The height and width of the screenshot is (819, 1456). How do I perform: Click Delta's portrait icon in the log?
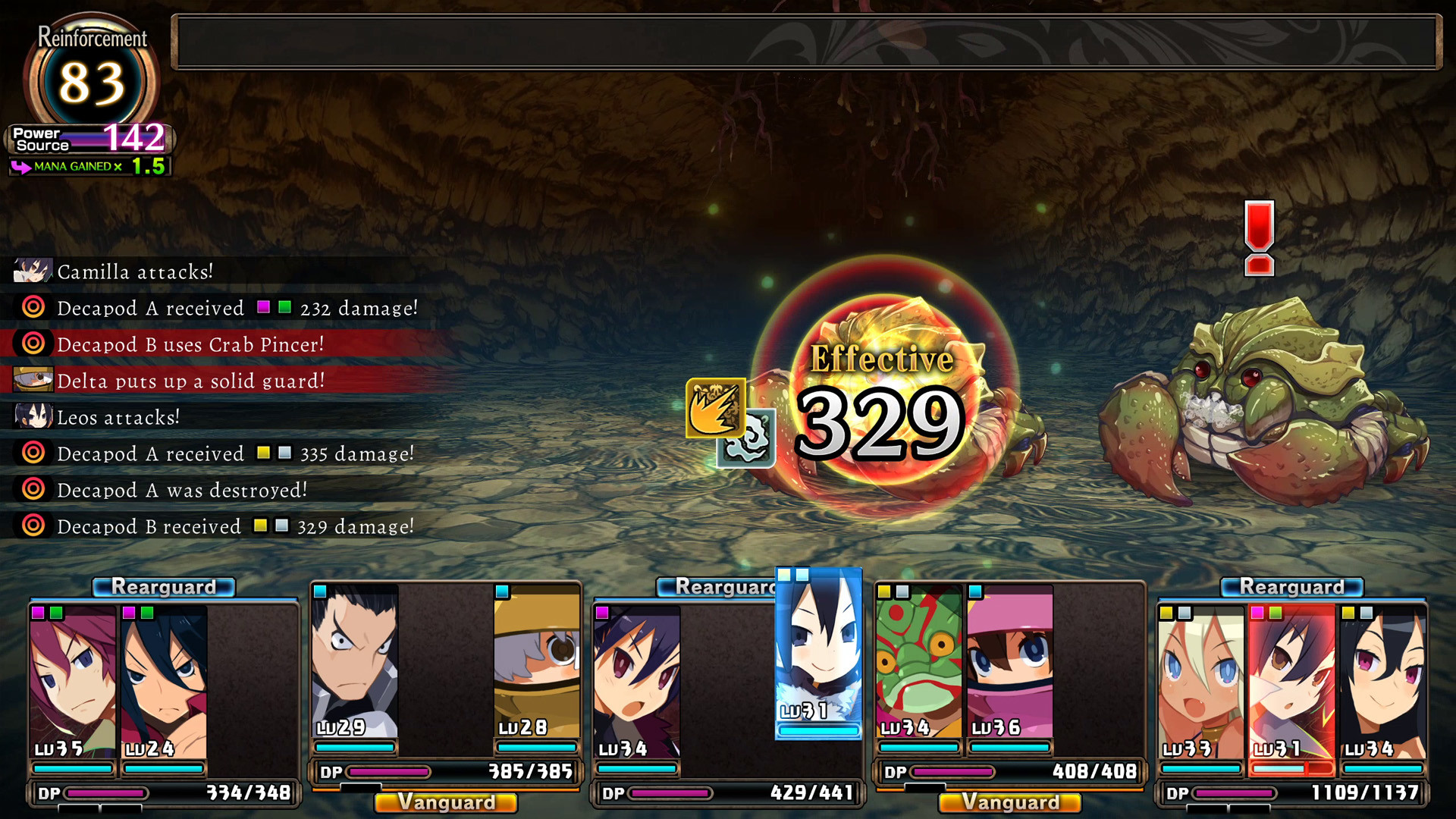coord(32,380)
